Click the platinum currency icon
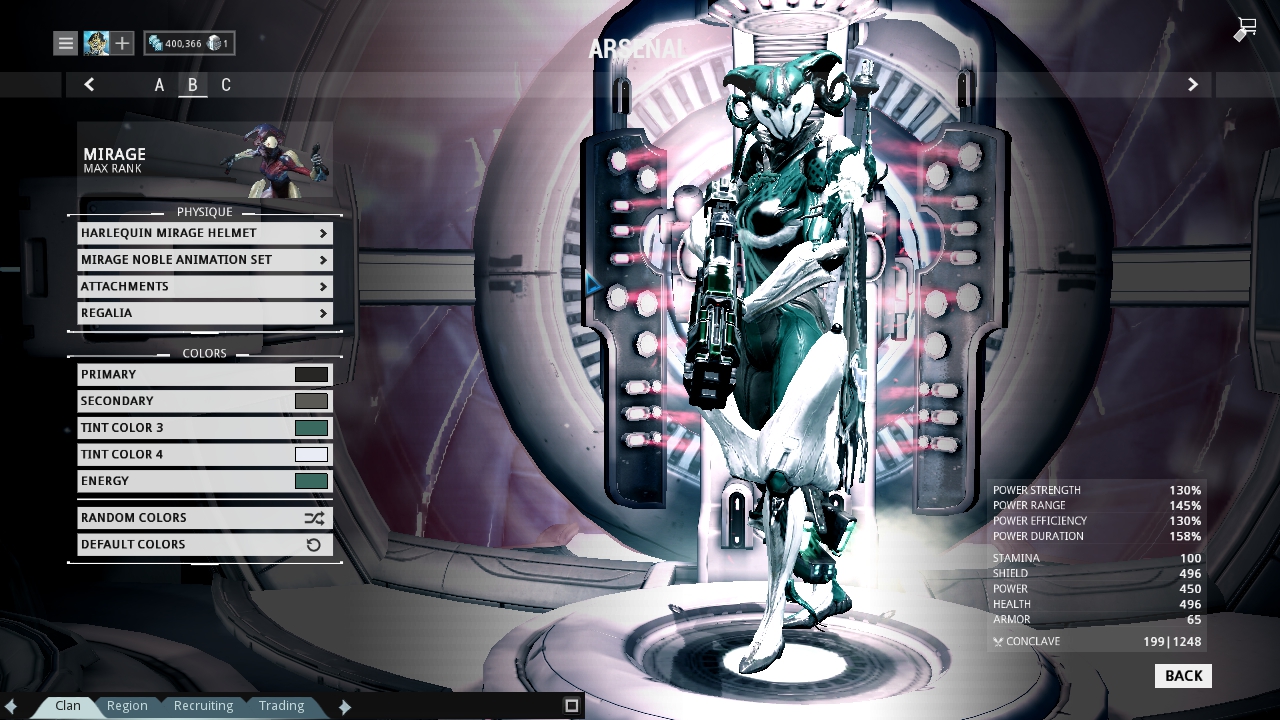 click(215, 43)
